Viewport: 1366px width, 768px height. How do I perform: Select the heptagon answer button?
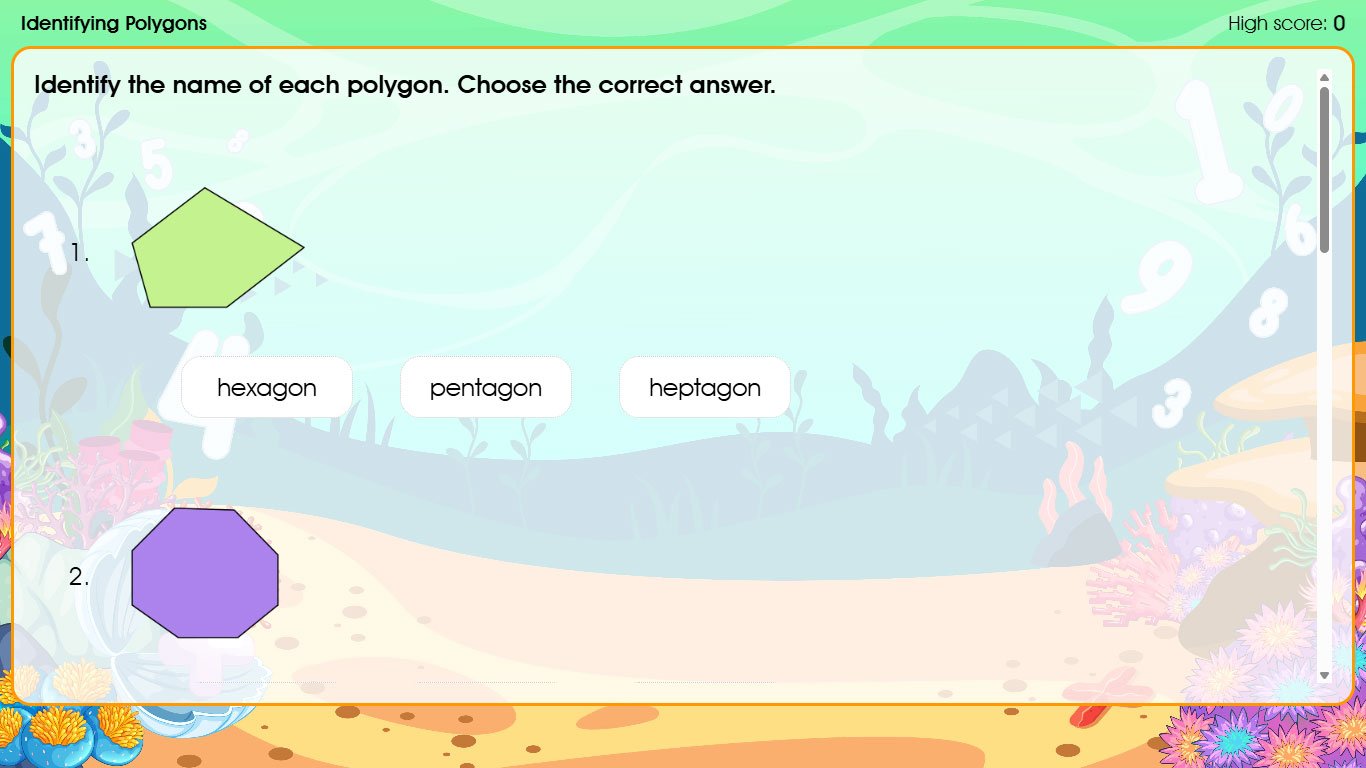point(704,387)
